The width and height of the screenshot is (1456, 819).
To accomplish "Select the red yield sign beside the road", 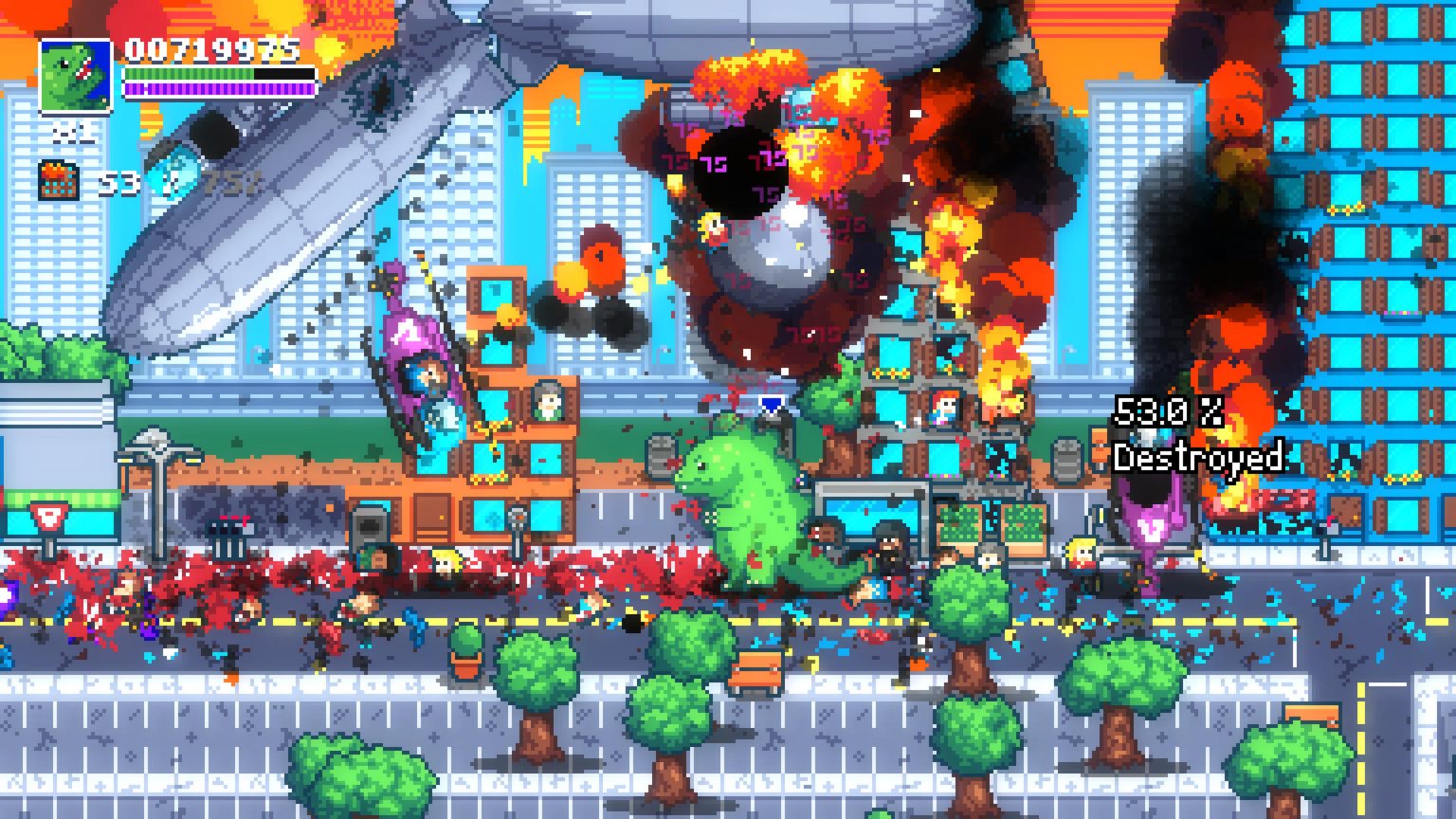I will point(49,518).
